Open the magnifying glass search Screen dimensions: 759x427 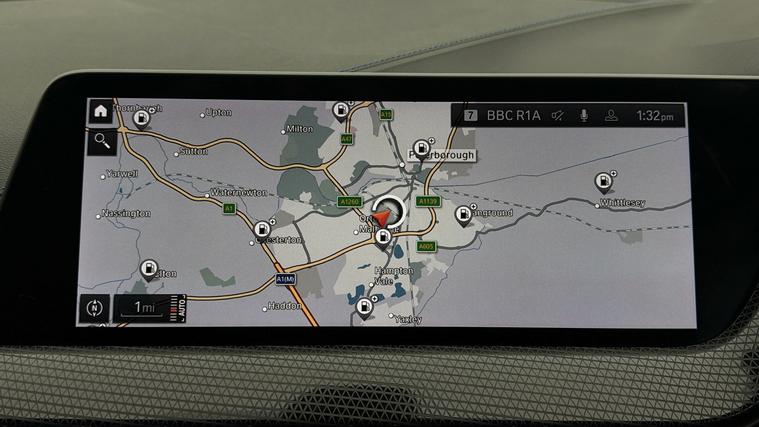point(101,141)
